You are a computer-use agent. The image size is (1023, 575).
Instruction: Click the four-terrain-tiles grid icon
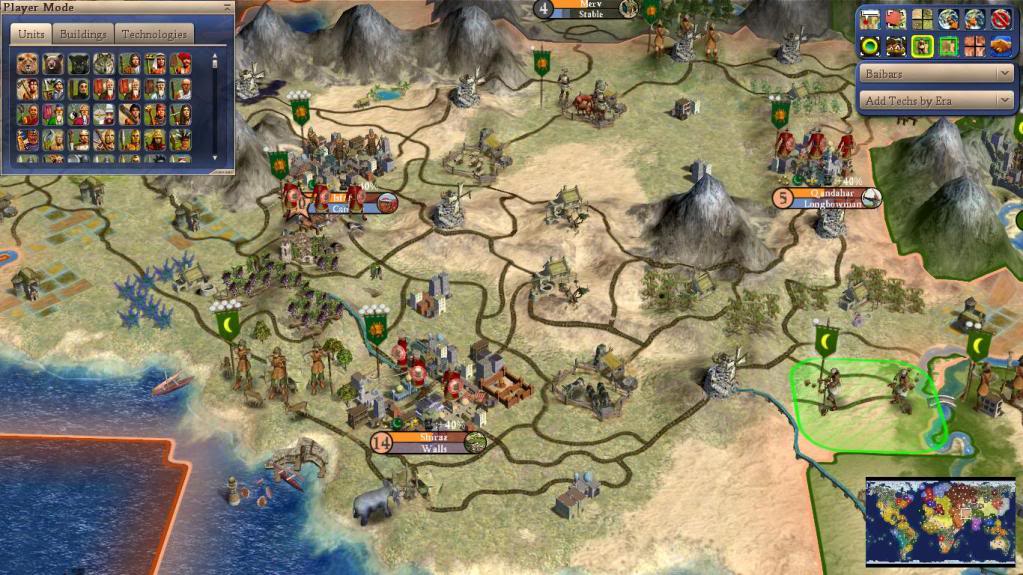pos(922,18)
